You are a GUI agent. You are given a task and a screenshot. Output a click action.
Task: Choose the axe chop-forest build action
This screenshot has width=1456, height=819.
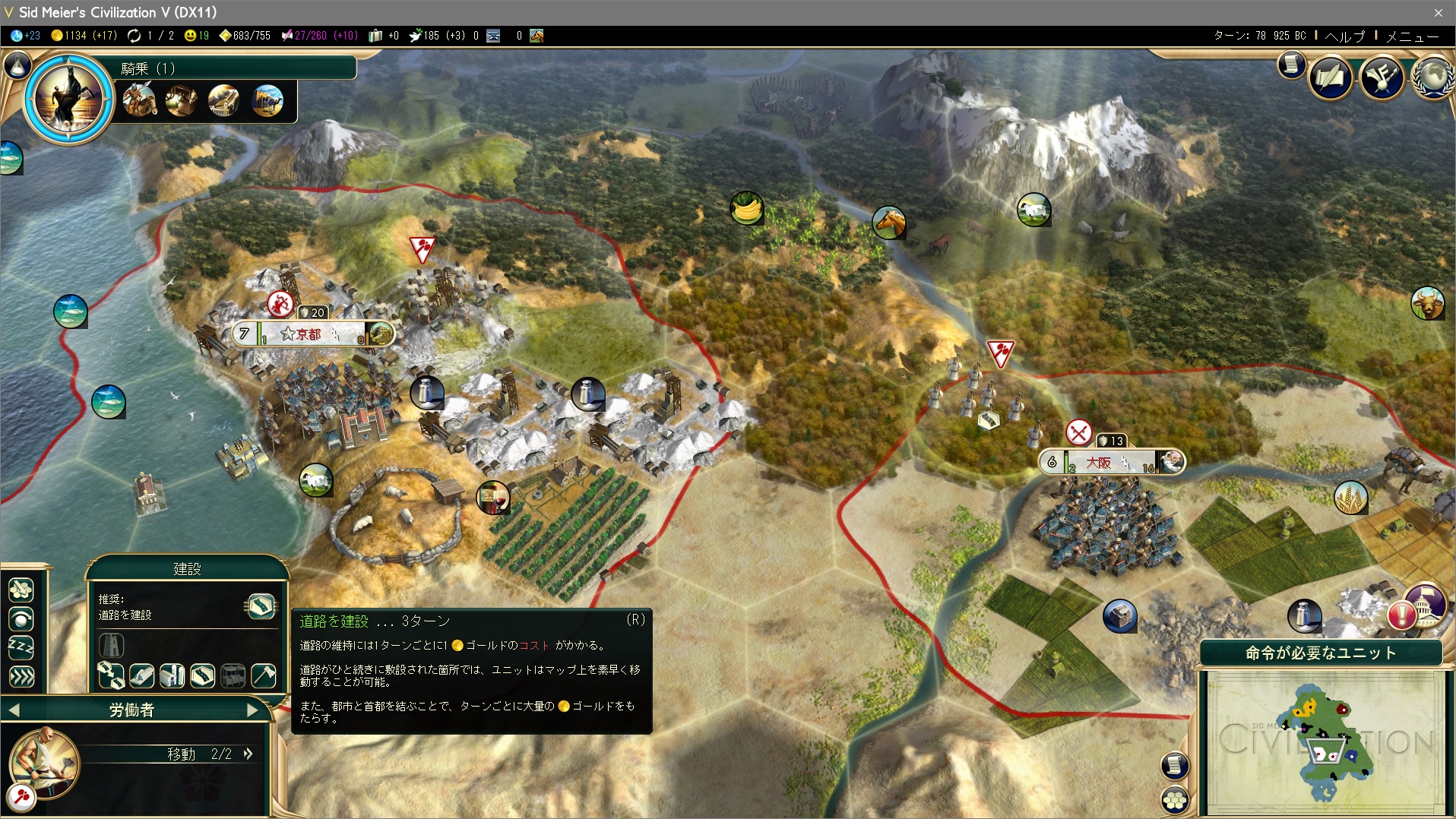click(264, 675)
